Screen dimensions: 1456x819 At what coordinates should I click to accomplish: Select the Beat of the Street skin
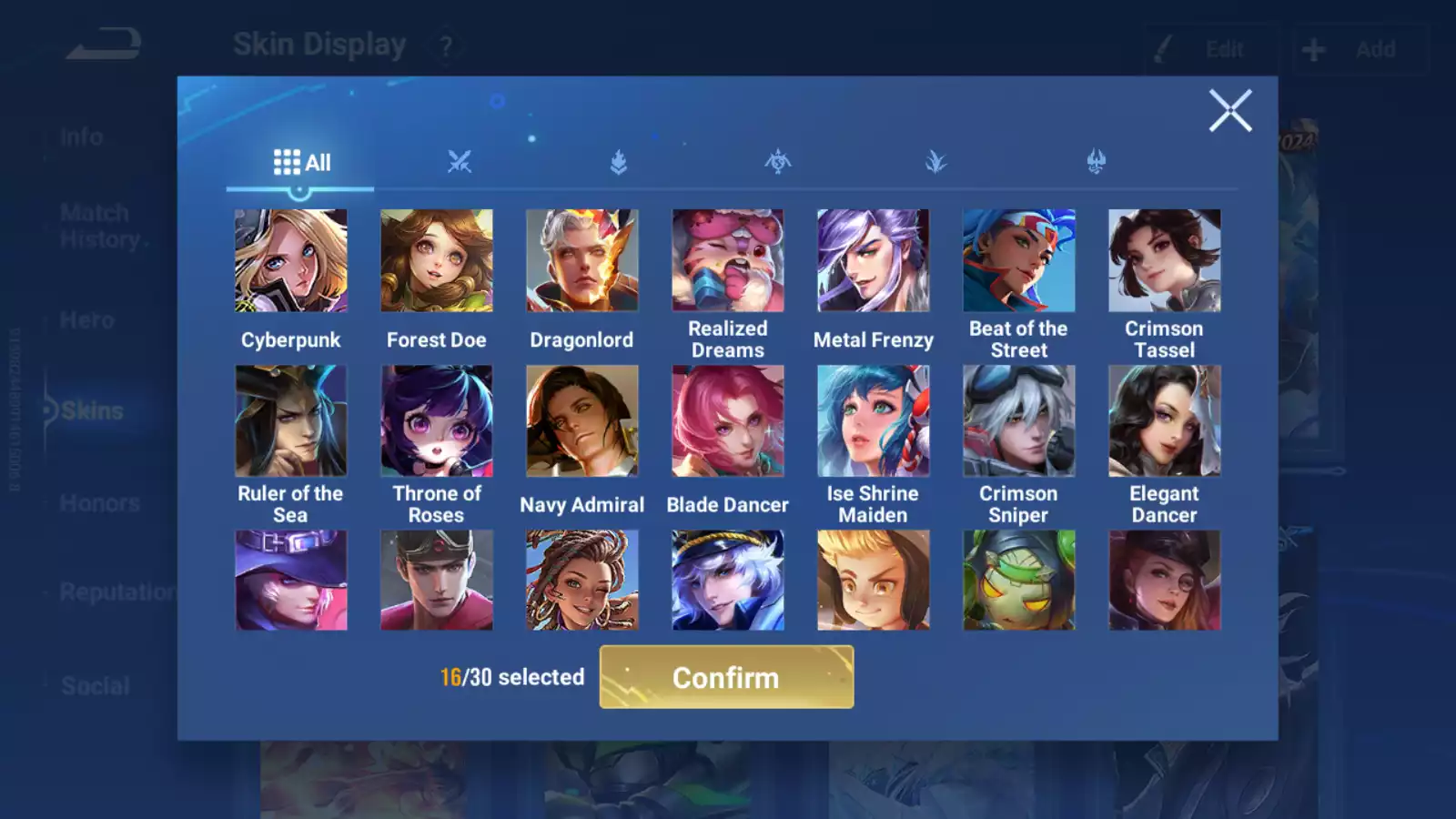click(1019, 261)
